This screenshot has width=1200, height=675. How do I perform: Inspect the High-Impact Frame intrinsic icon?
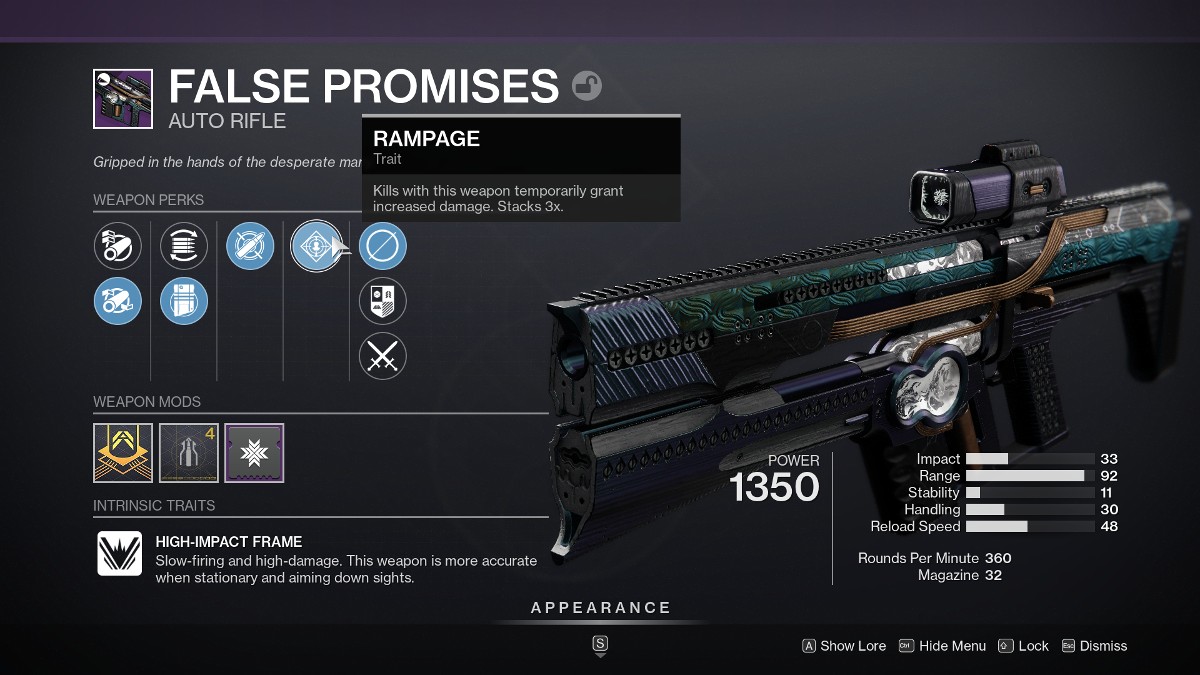[119, 553]
